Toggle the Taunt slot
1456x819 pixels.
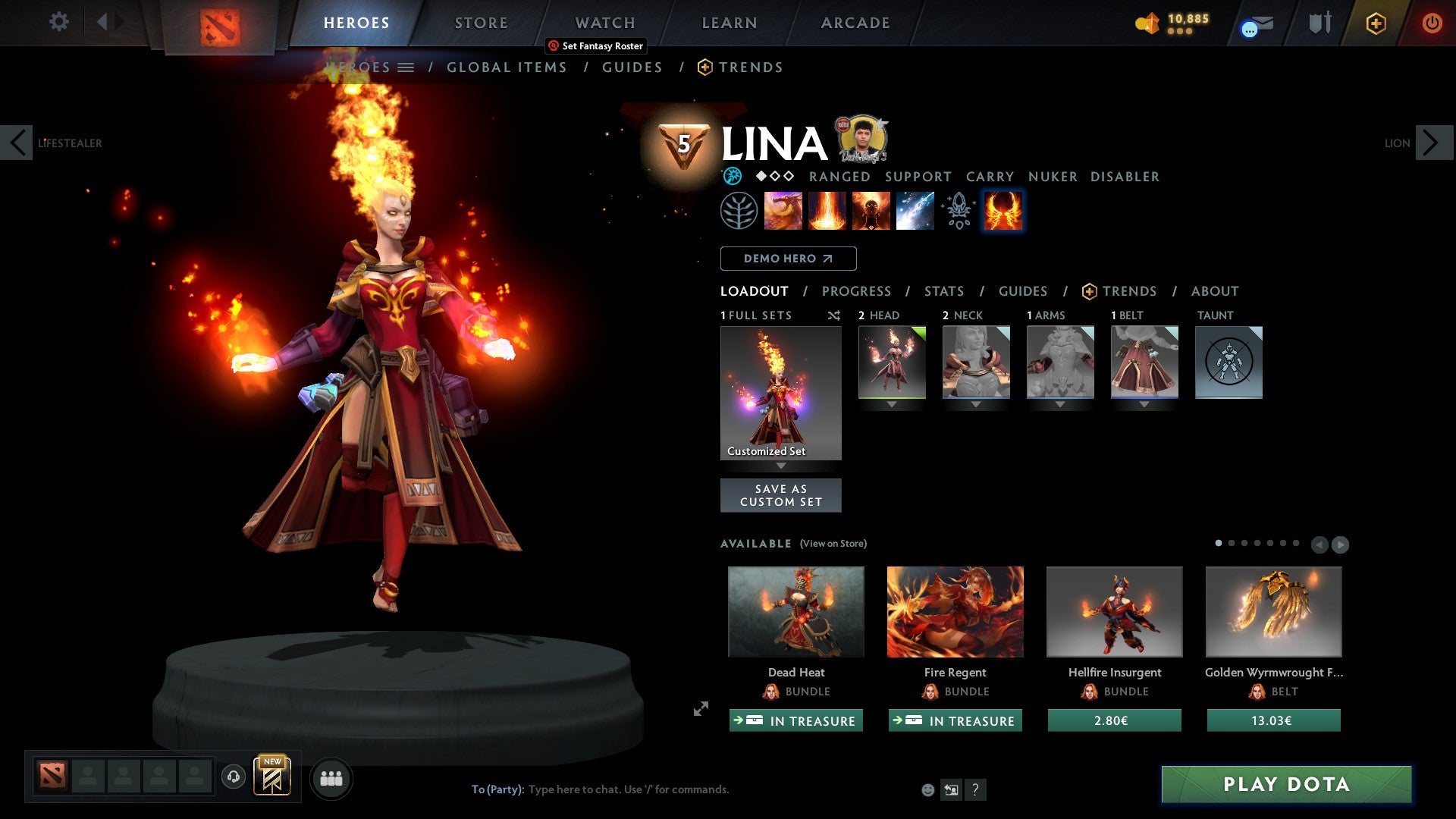1228,362
